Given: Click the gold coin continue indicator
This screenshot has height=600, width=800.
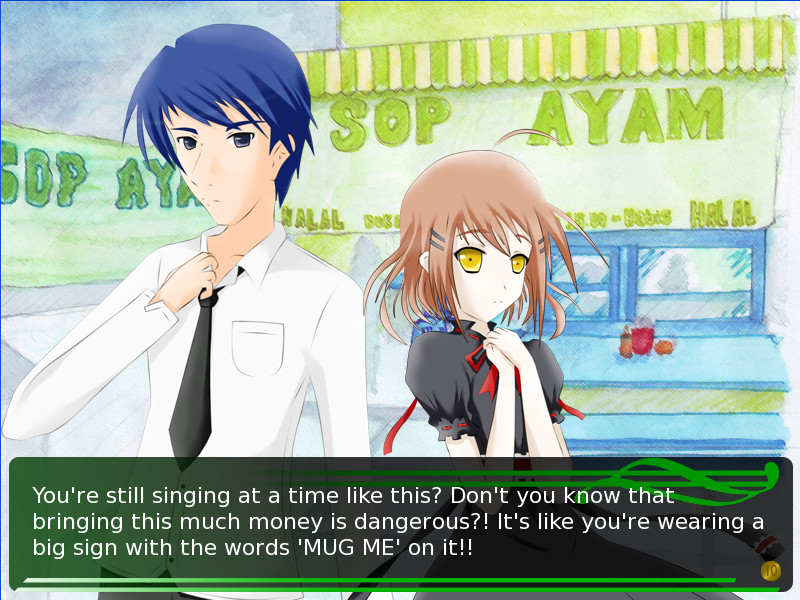Looking at the screenshot, I should pos(769,571).
